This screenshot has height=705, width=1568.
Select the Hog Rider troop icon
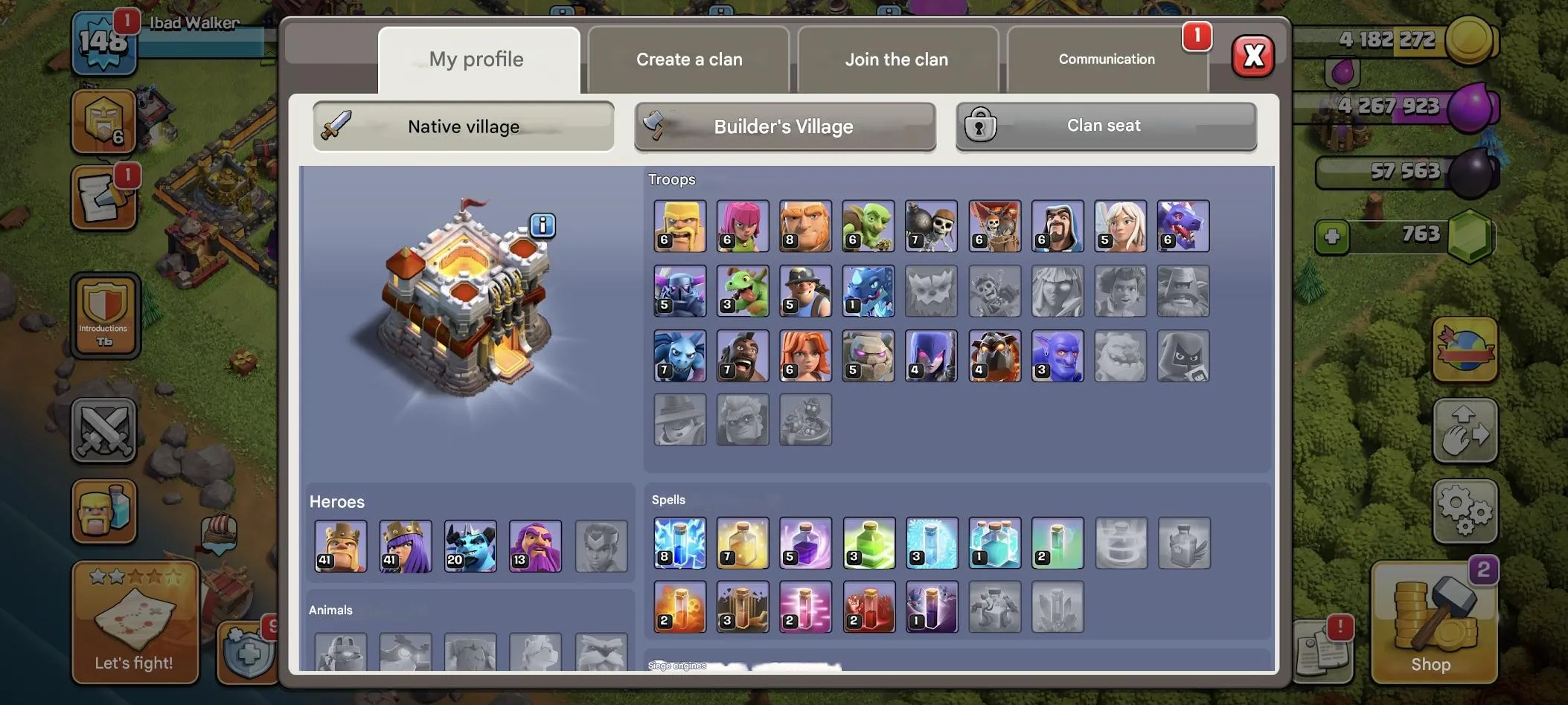click(x=742, y=355)
